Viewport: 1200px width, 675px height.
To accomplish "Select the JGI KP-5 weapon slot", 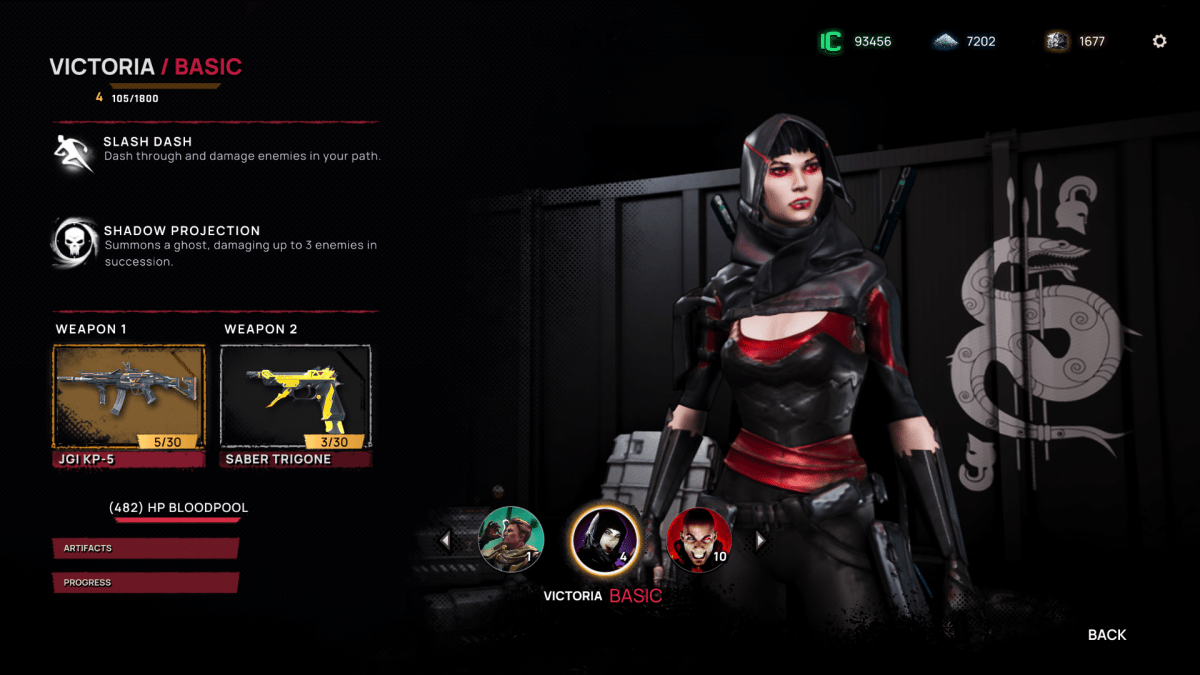I will (x=129, y=397).
